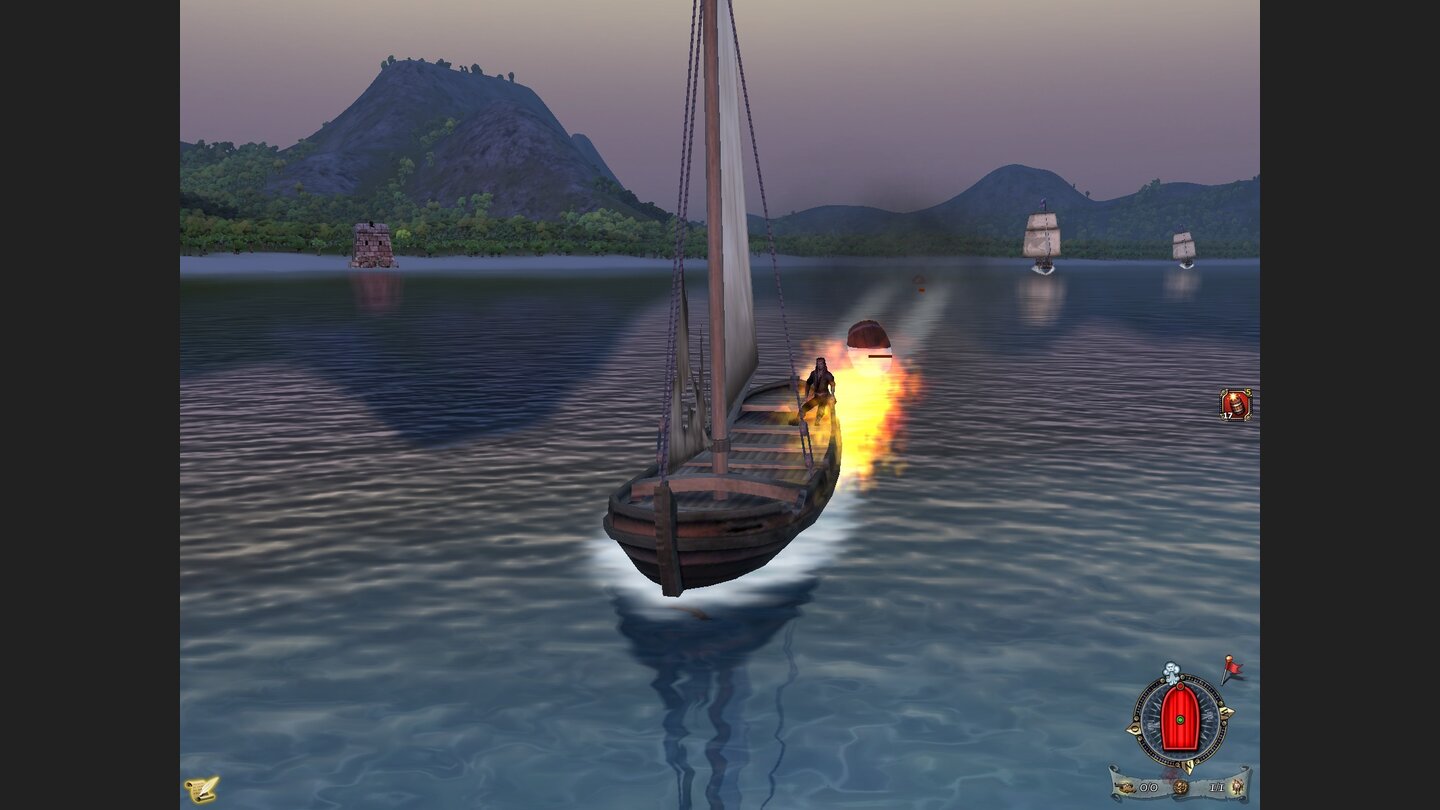Click the crew figure icon on the banner
1440x810 pixels.
point(1236,786)
